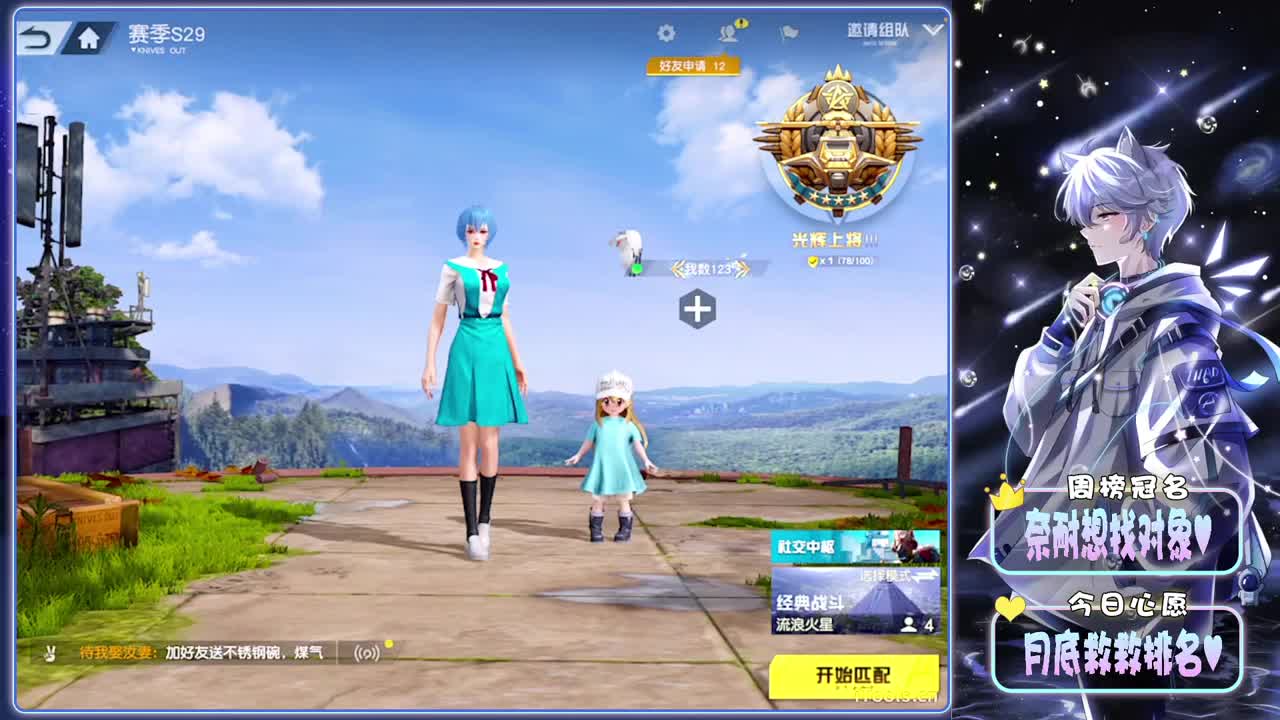Open the friends icon with notification badge

(726, 34)
